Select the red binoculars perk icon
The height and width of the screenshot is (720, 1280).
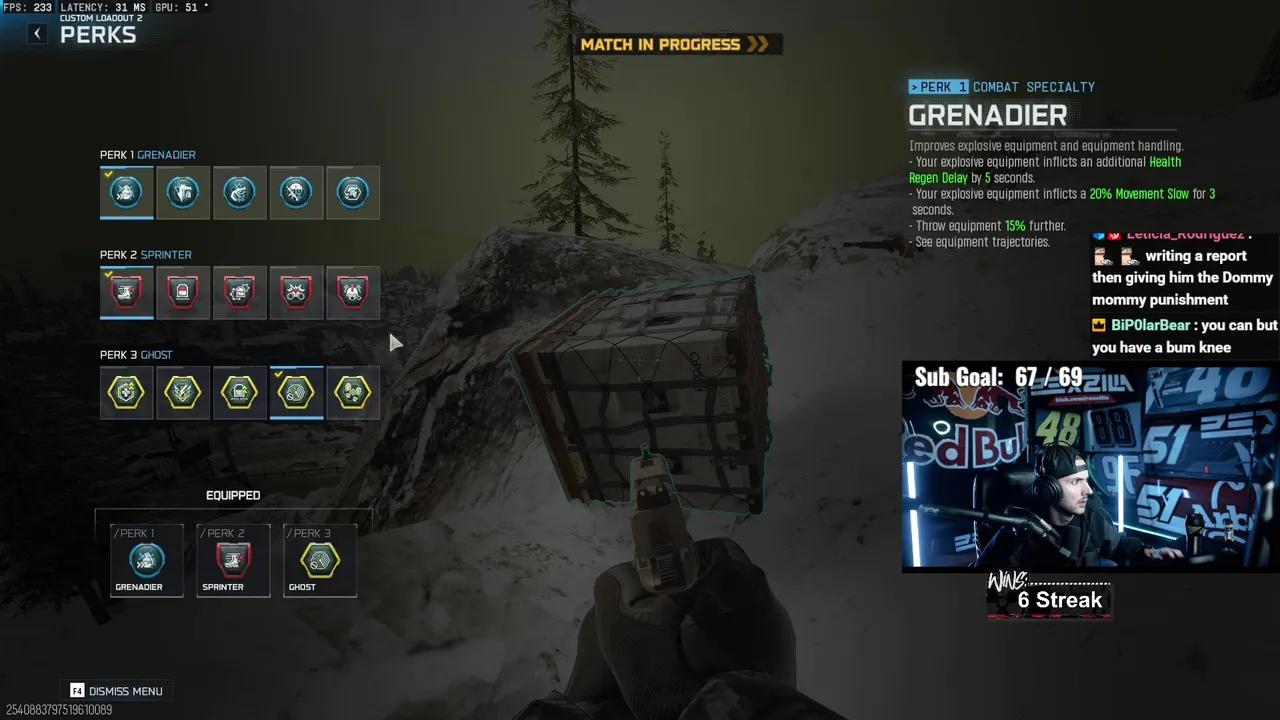click(x=296, y=292)
